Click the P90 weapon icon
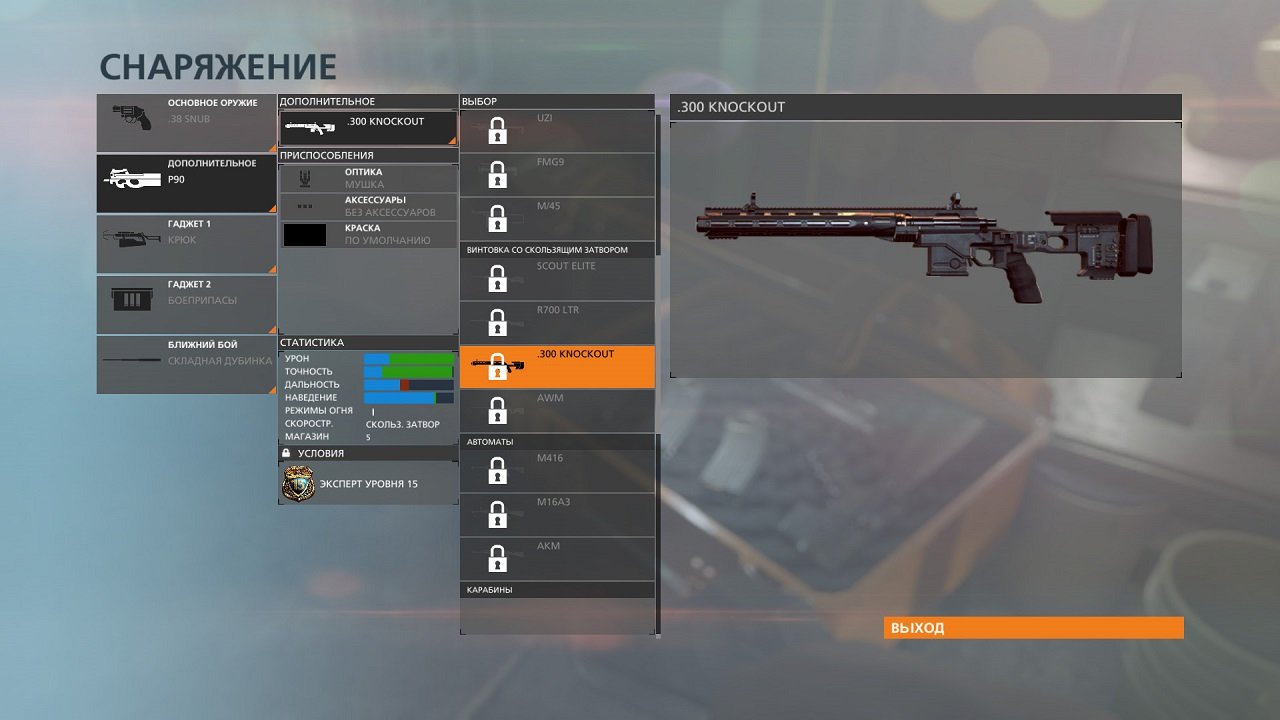The image size is (1280, 720). [x=130, y=180]
